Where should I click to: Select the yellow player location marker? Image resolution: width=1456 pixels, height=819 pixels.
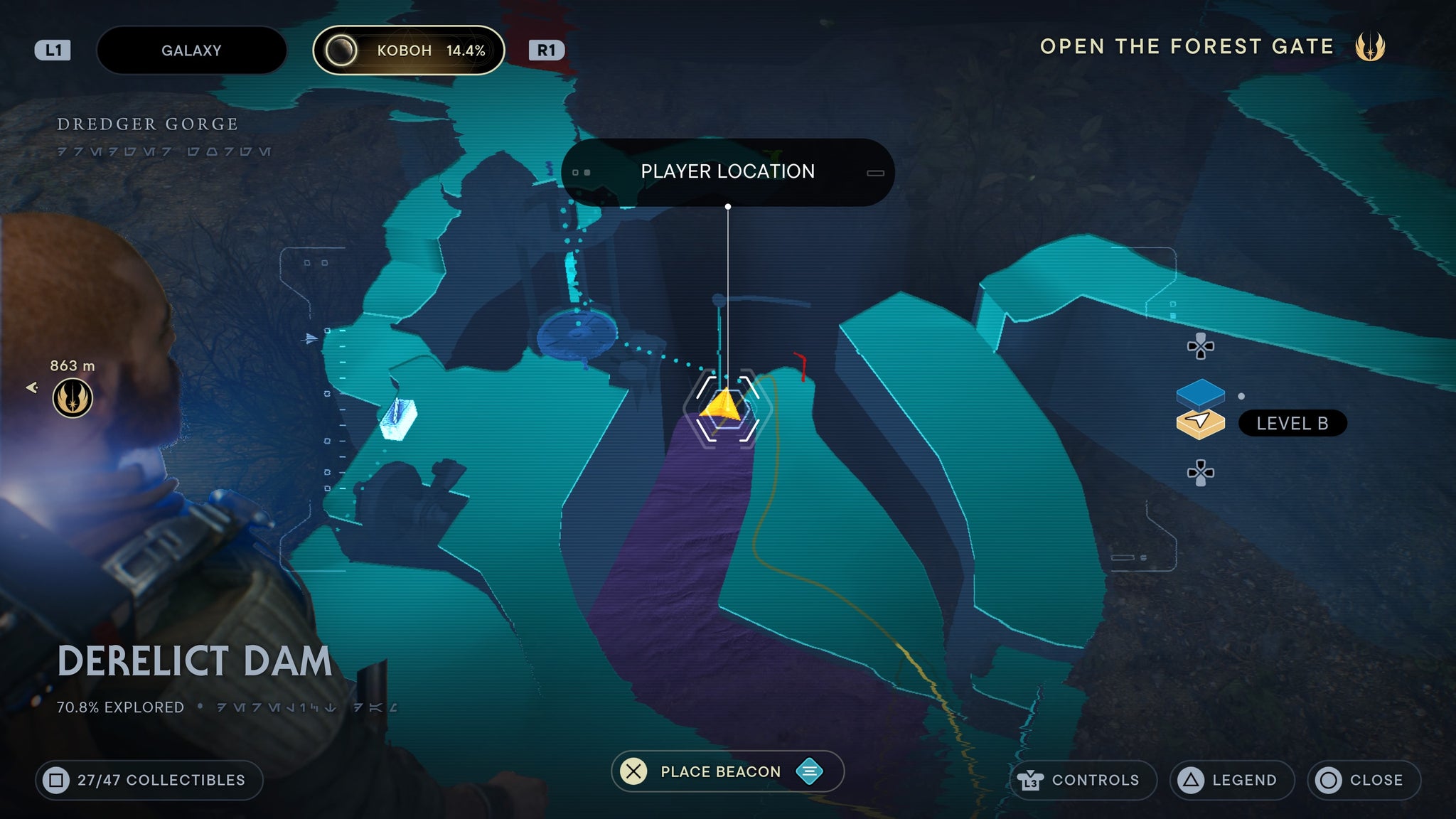[x=724, y=405]
